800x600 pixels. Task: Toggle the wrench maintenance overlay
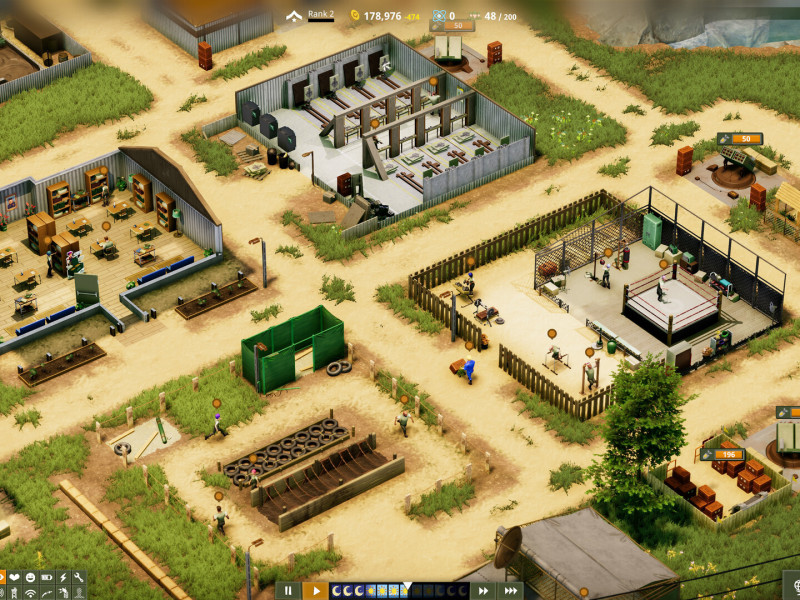pos(78,578)
